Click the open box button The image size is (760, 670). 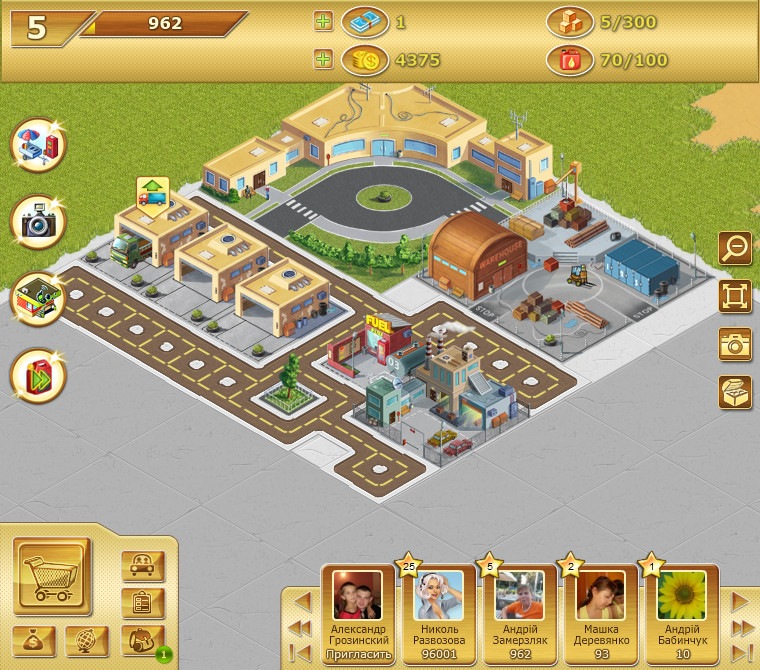(x=735, y=392)
